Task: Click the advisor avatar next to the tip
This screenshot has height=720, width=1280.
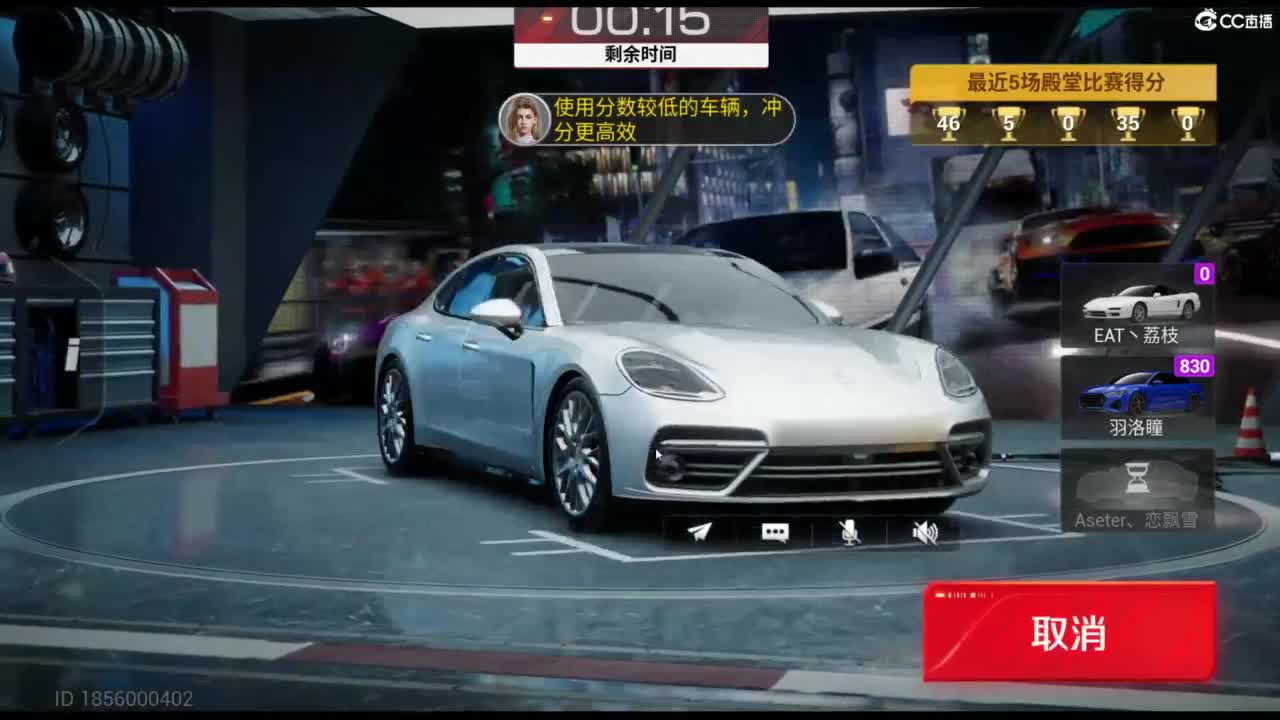Action: (x=522, y=119)
